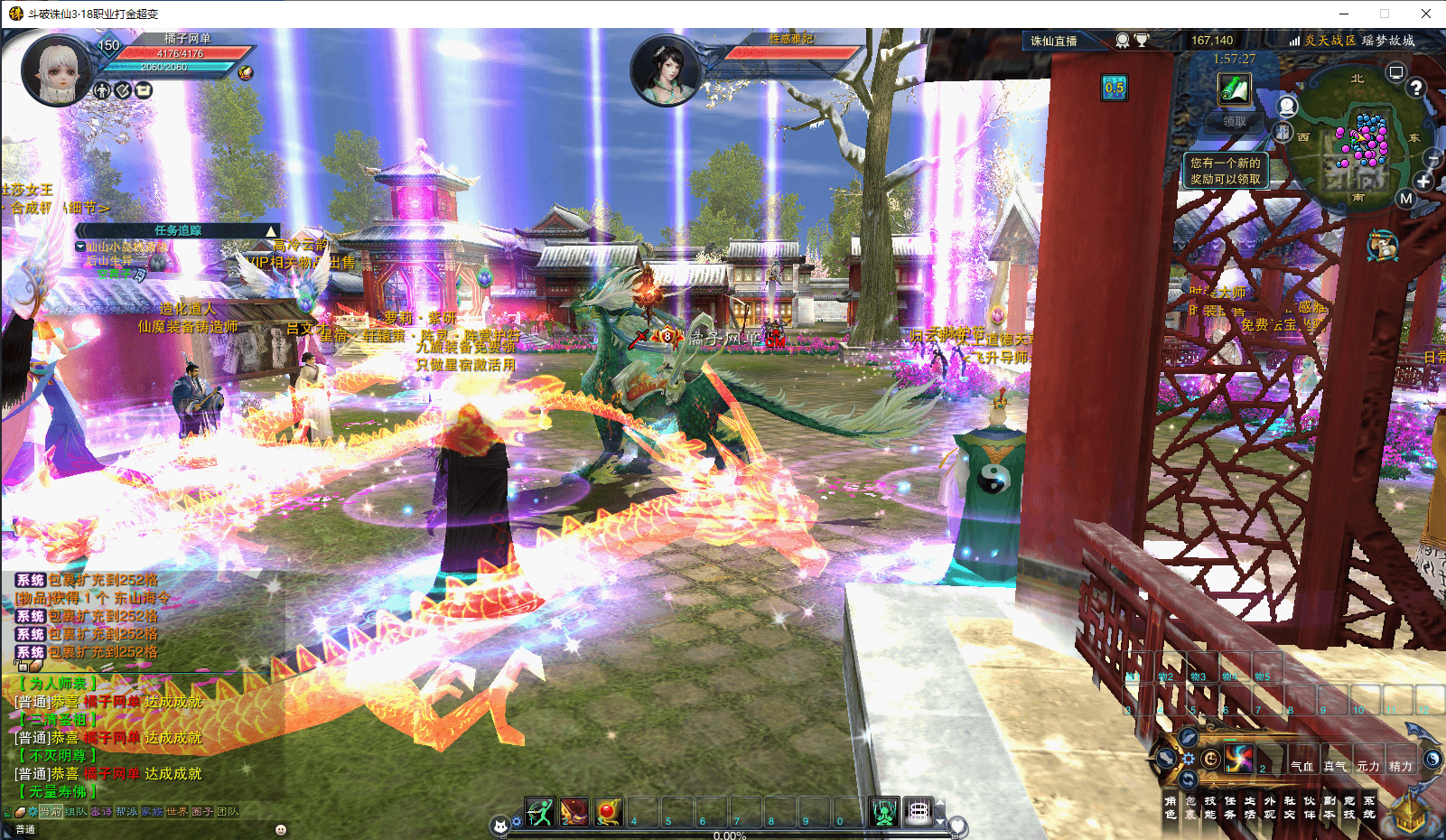1446x840 pixels.
Task: Open the 技能 skills menu
Action: [x=1210, y=807]
